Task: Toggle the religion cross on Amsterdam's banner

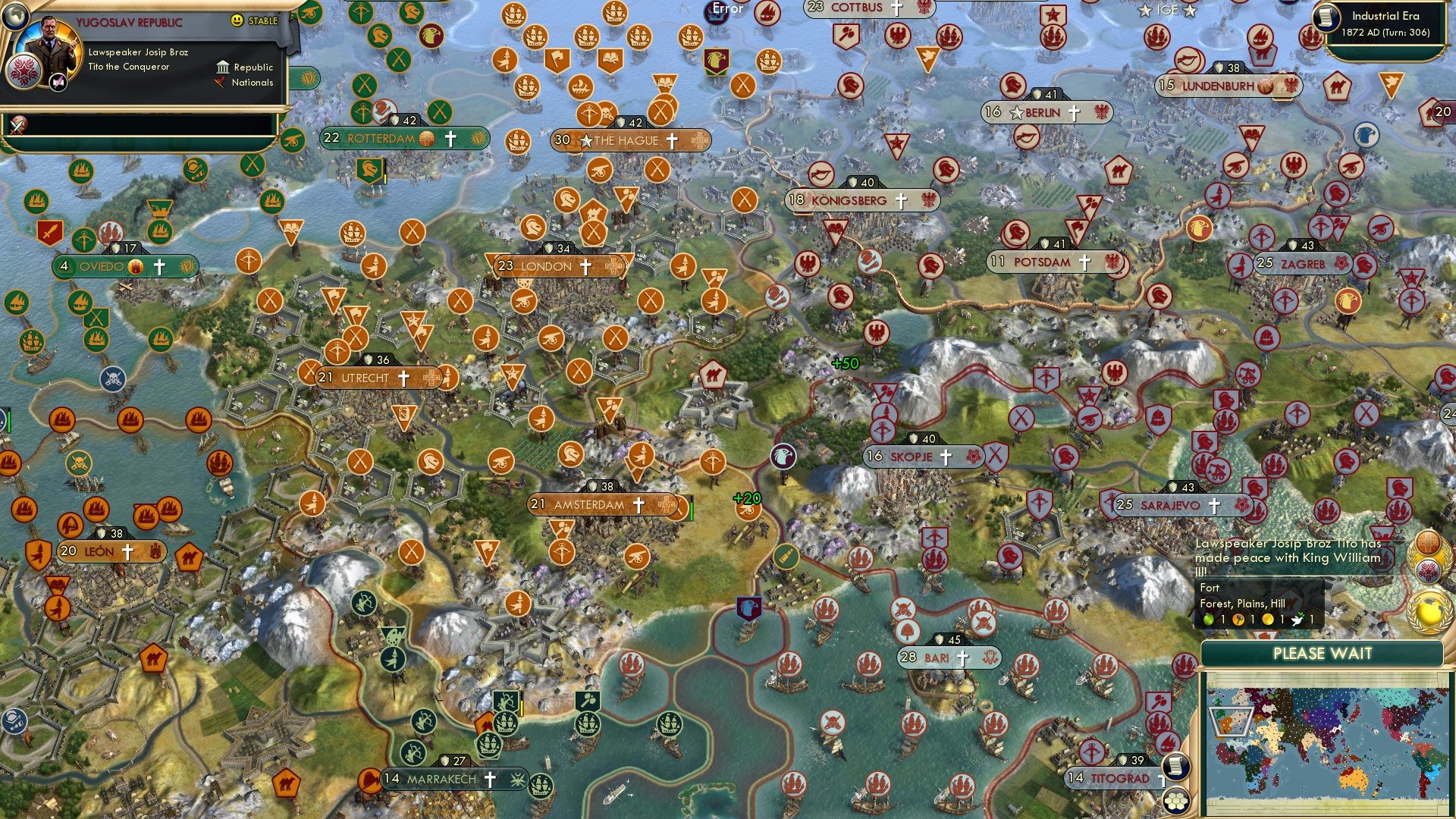Action: point(639,504)
